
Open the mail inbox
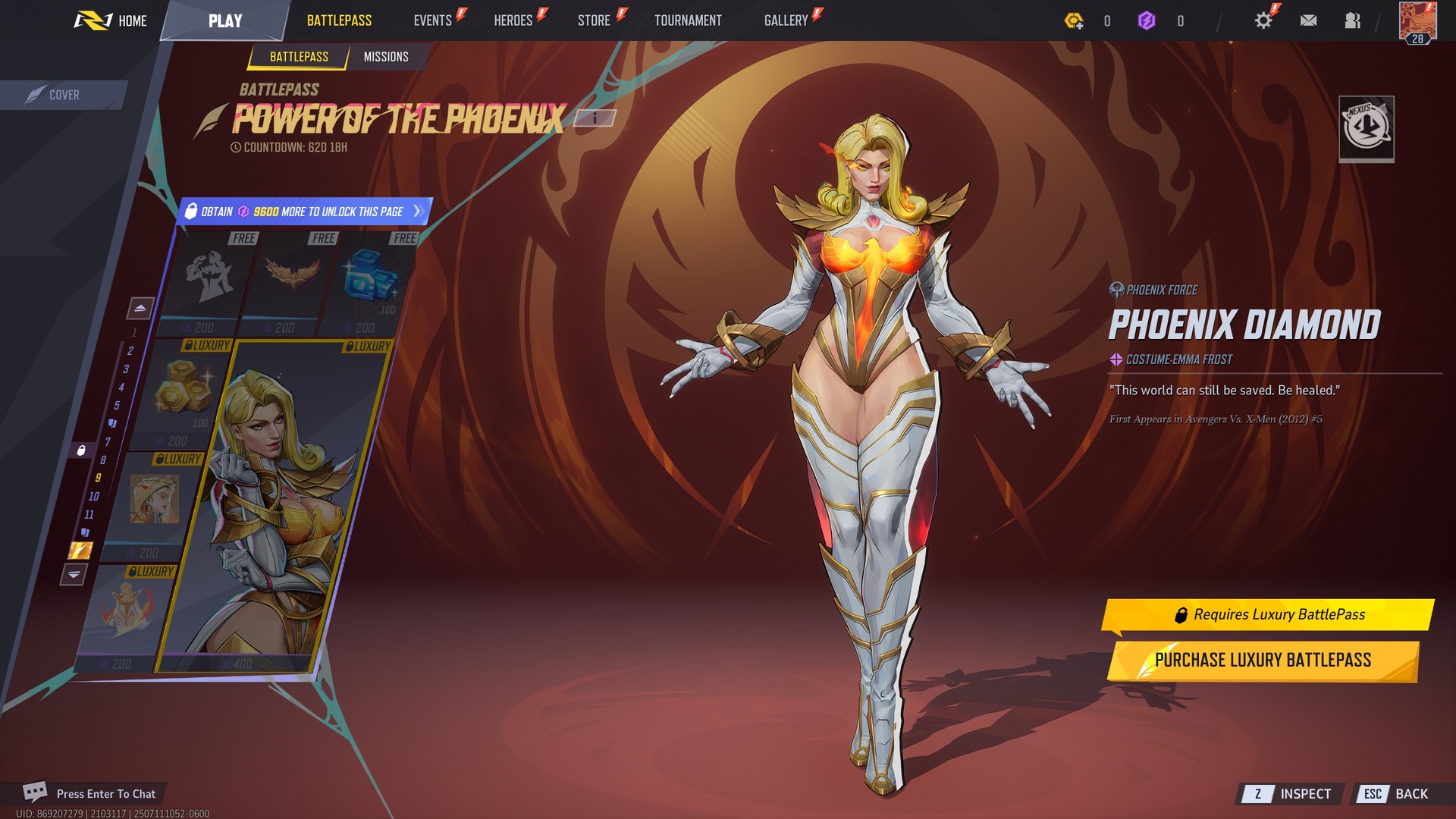click(1308, 20)
